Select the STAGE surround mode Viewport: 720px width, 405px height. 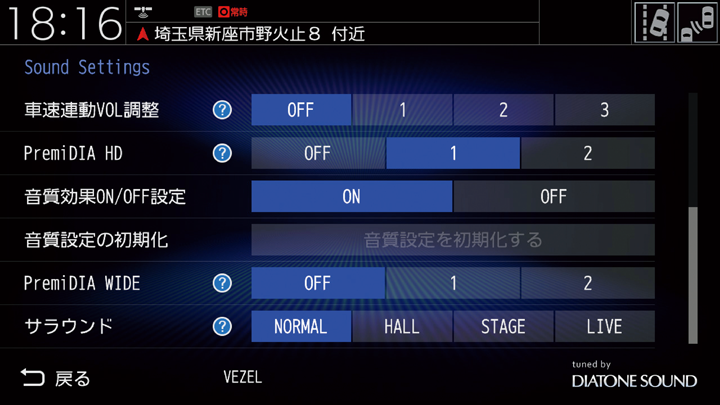503,326
